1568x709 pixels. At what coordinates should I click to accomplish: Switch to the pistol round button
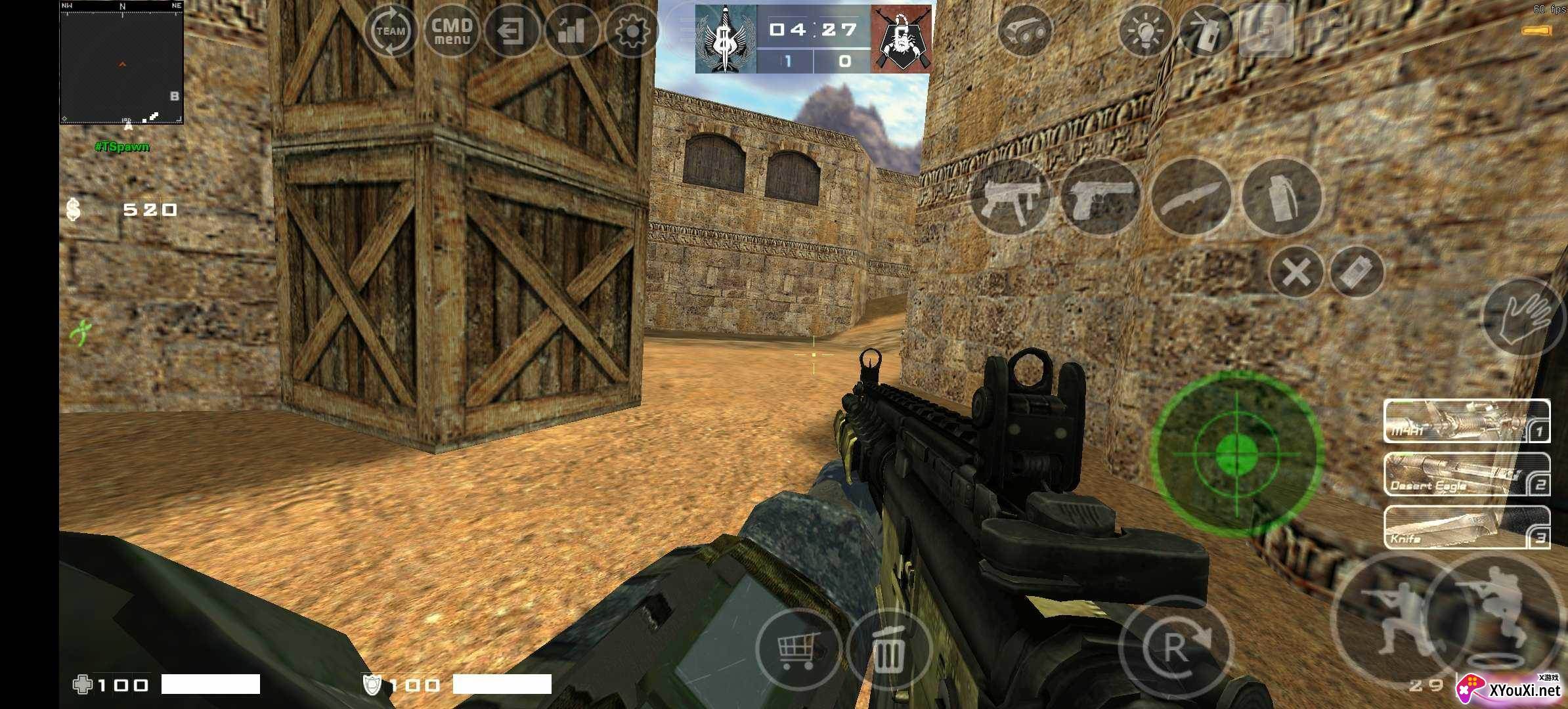click(x=1100, y=197)
